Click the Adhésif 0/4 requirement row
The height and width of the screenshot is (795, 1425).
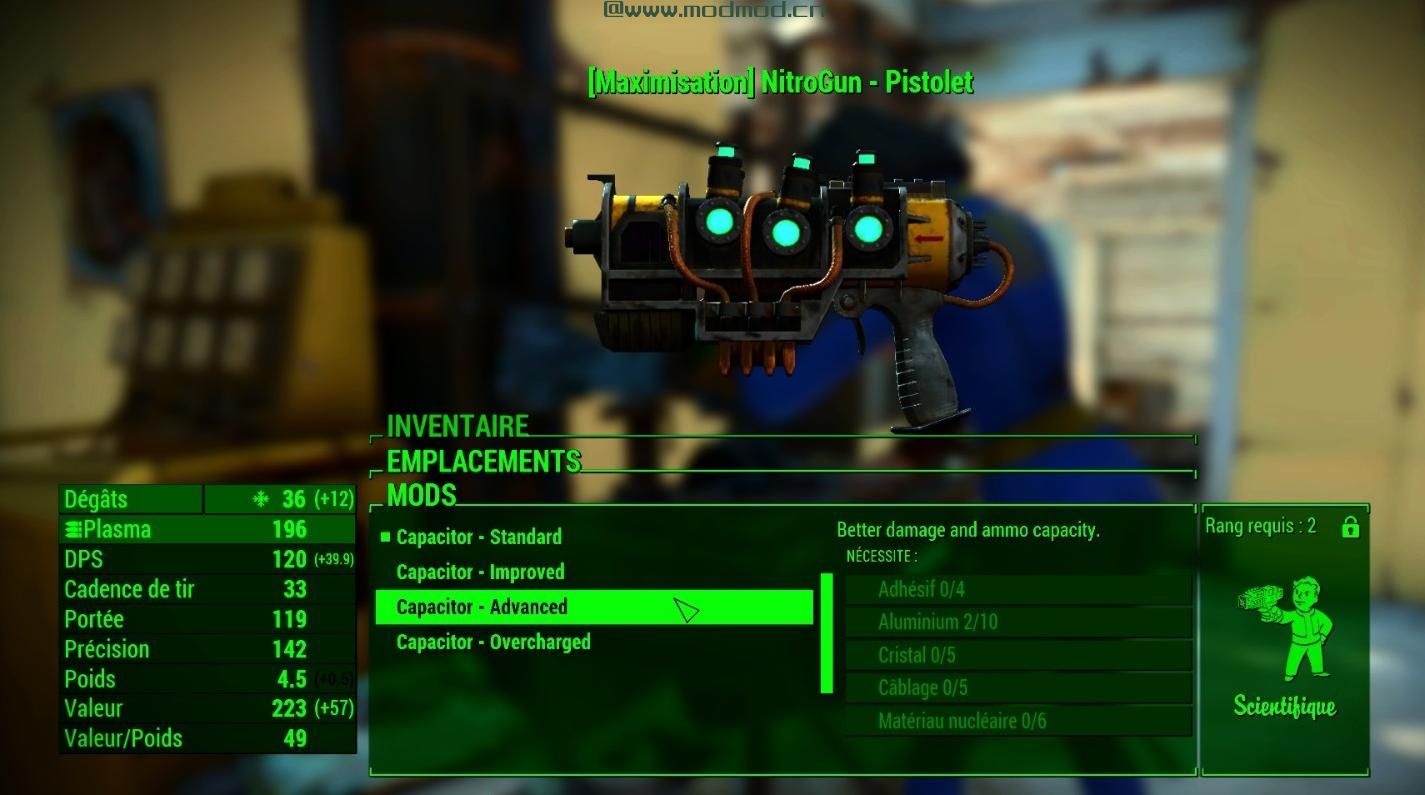click(x=1018, y=589)
